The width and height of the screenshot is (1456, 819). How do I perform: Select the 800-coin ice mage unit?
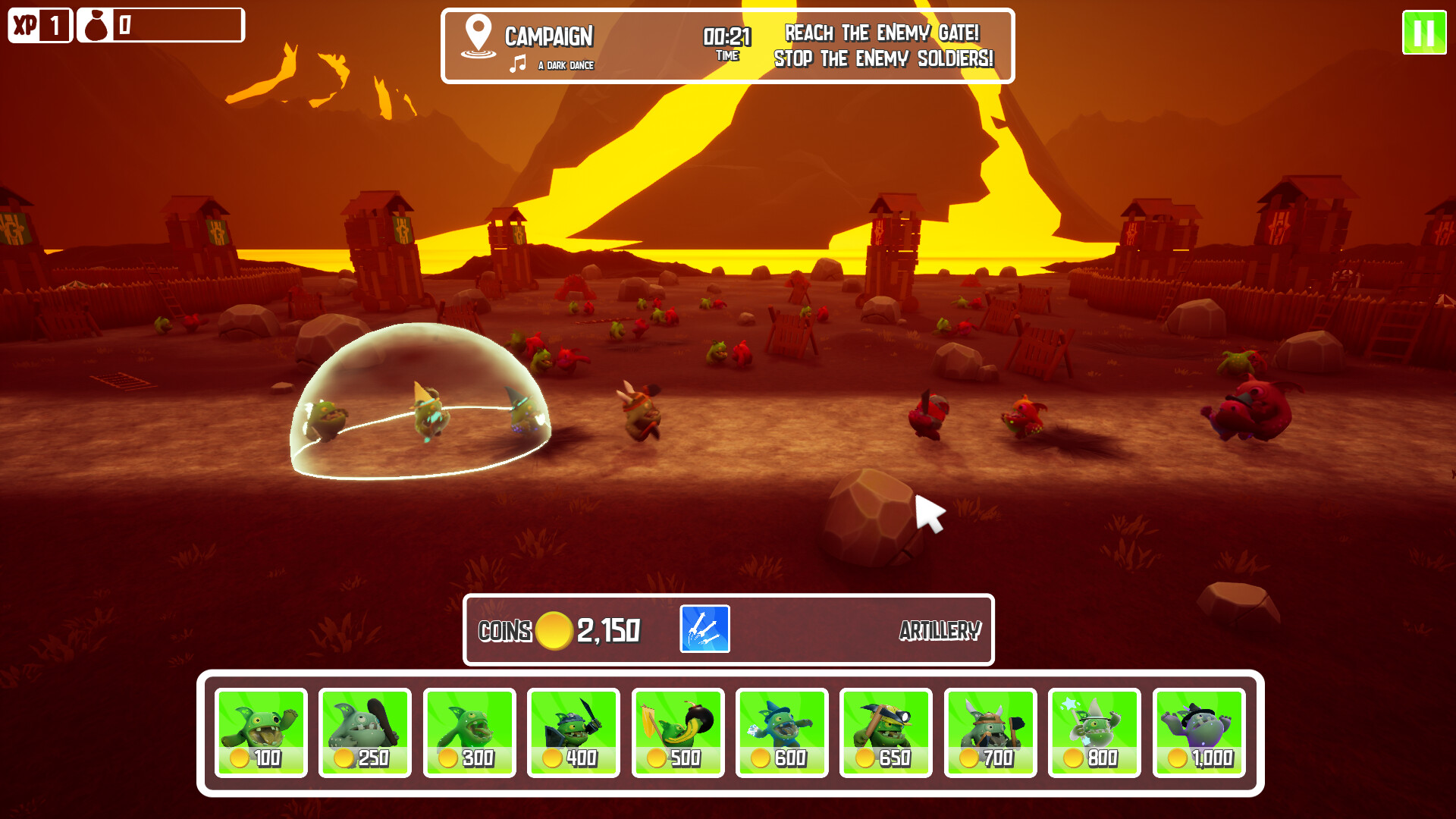click(x=1094, y=733)
